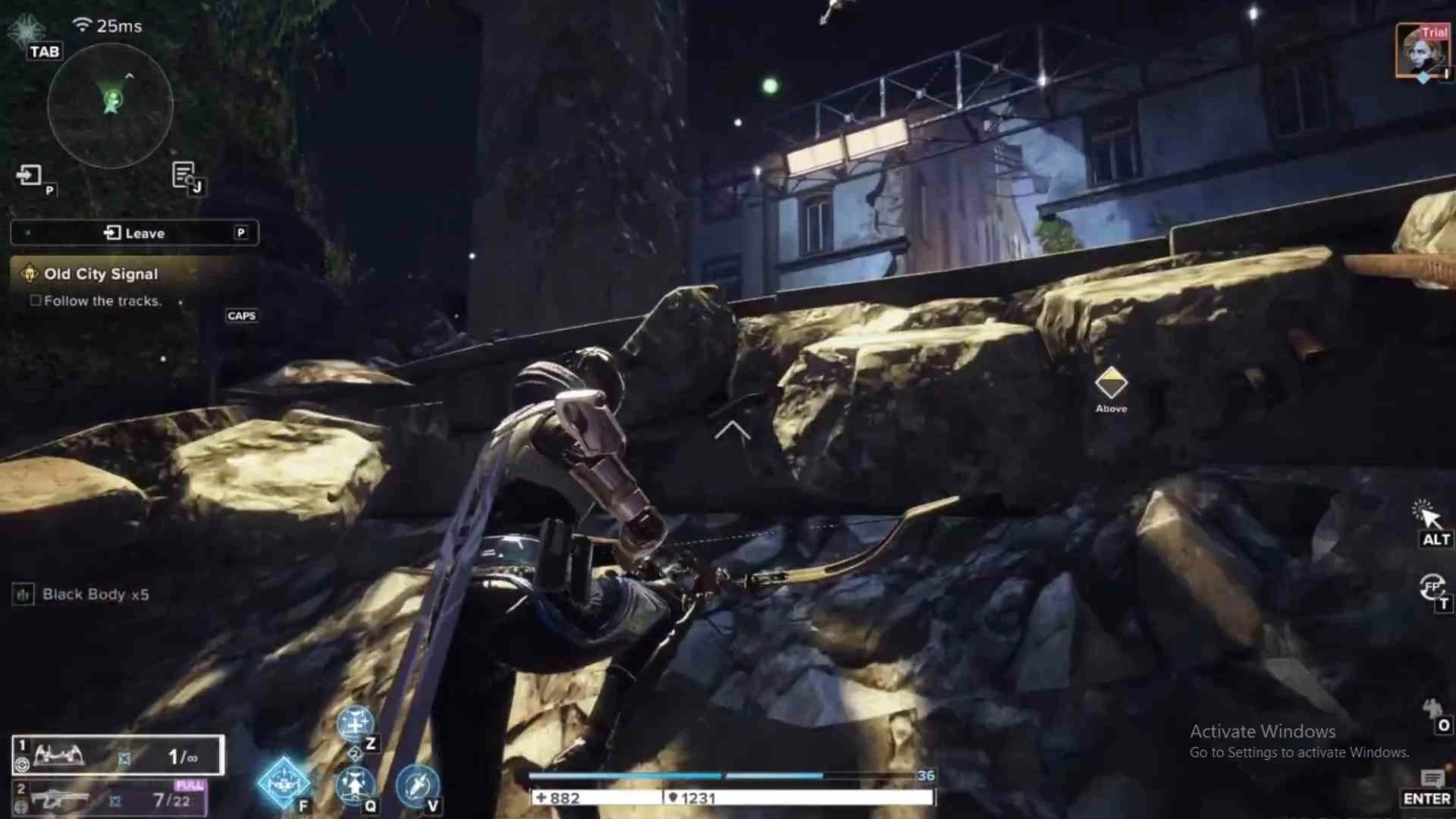Use the ability icon marked Z
The height and width of the screenshot is (819, 1456).
coord(354,724)
